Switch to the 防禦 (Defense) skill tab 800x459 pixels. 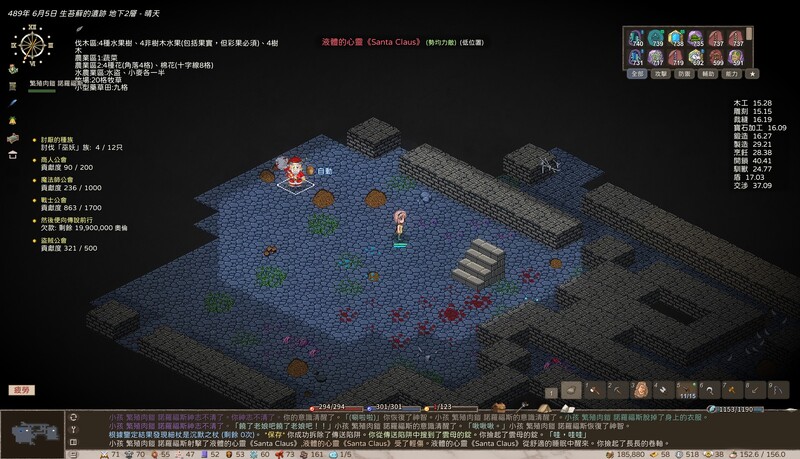point(684,74)
